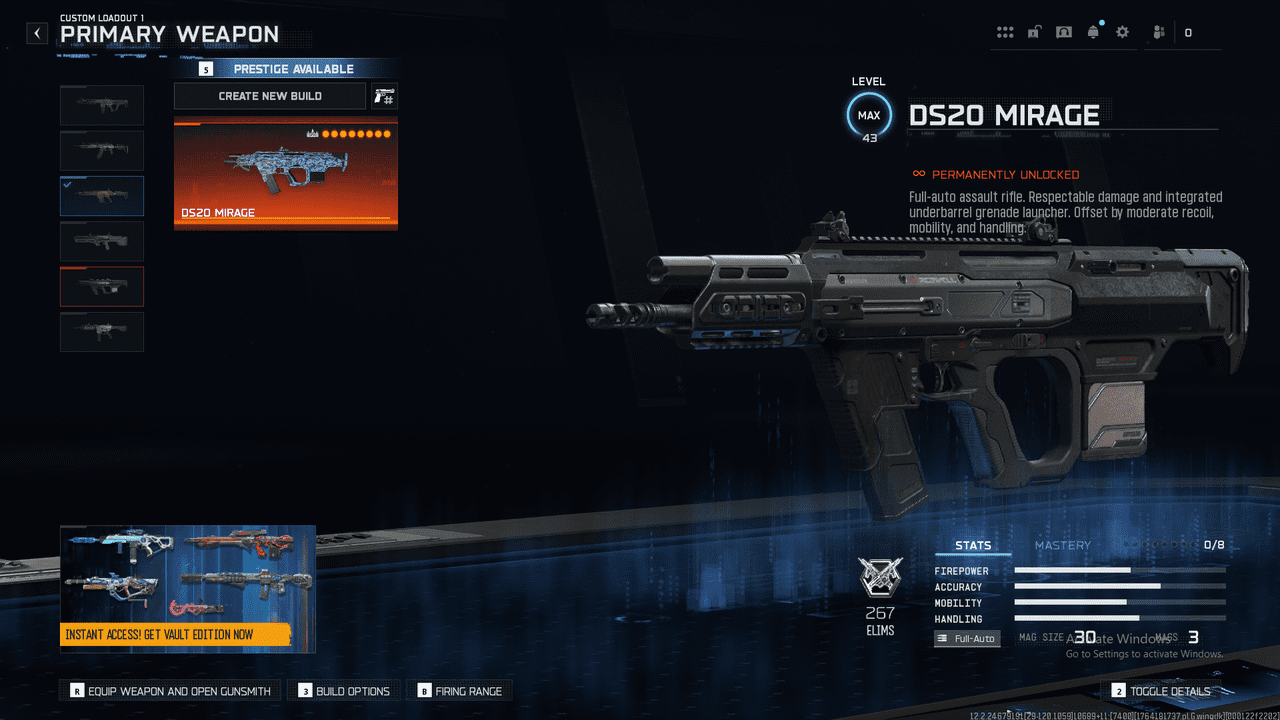Select the DS20 Mirage build card
Screen dimensions: 1280x720
(x=286, y=175)
